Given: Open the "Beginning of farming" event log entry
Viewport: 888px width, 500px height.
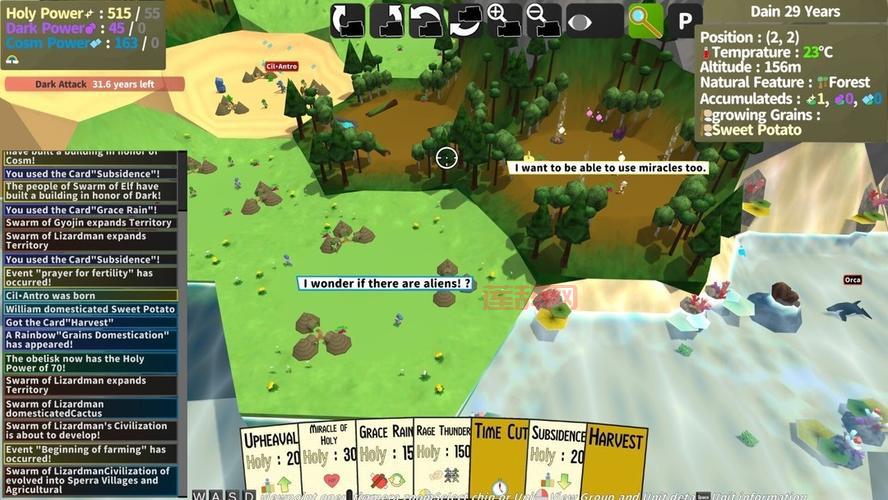Looking at the screenshot, I should click(91, 455).
